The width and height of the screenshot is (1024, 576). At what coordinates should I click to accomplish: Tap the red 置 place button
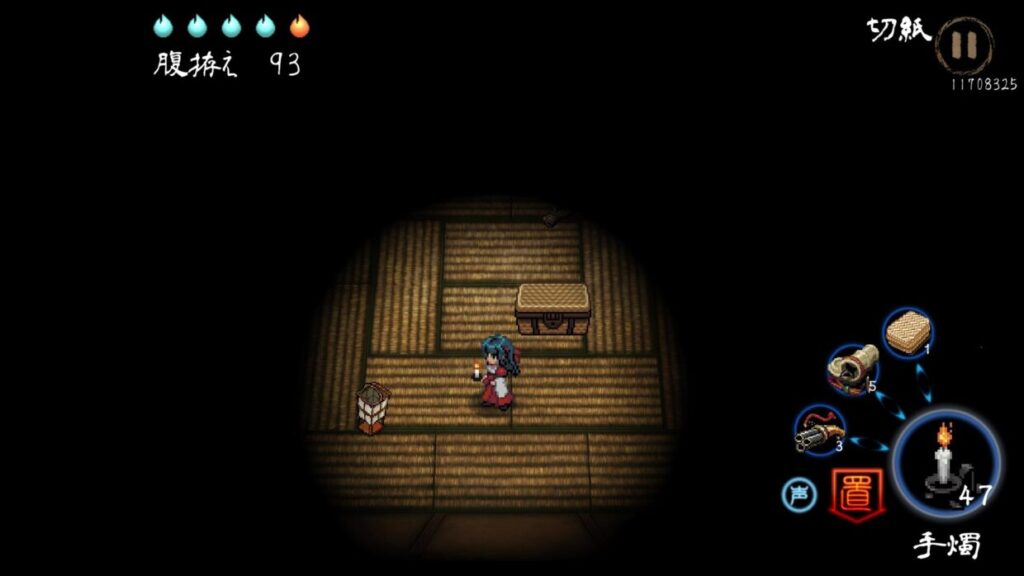857,493
